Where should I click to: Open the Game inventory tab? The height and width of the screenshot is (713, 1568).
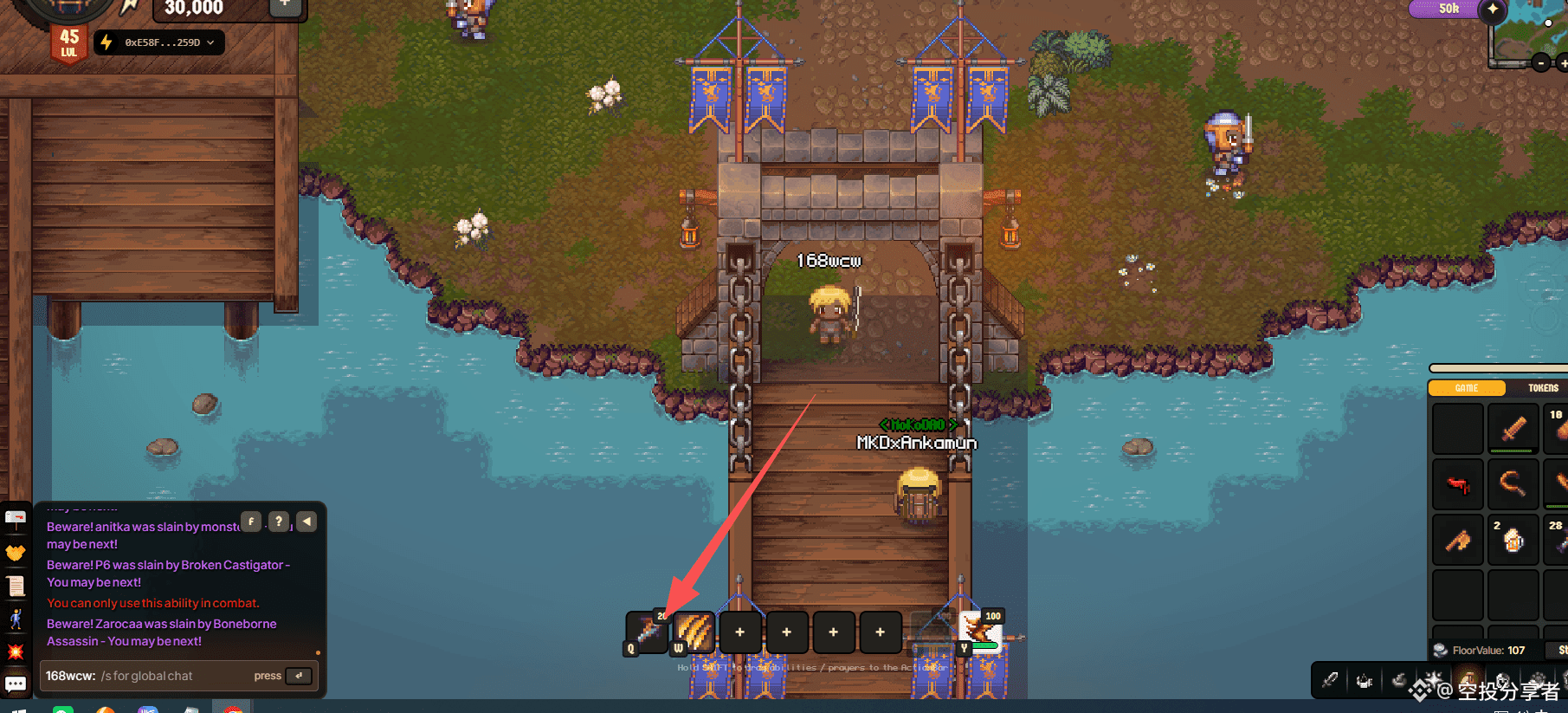[1466, 388]
